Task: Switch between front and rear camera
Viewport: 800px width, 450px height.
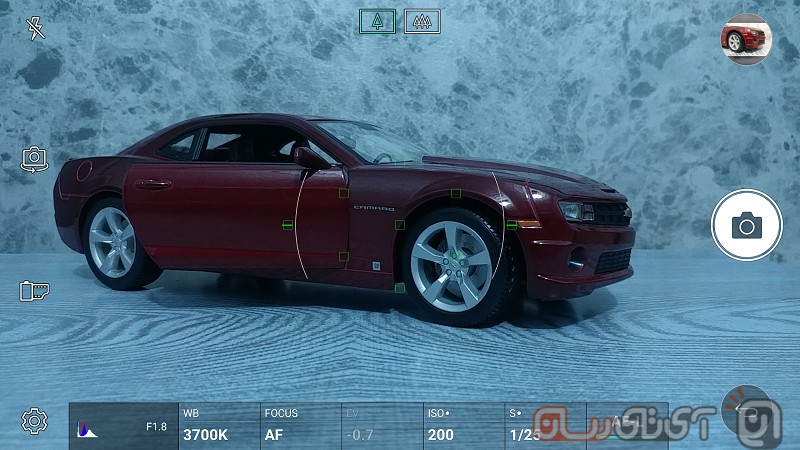Action: click(35, 158)
